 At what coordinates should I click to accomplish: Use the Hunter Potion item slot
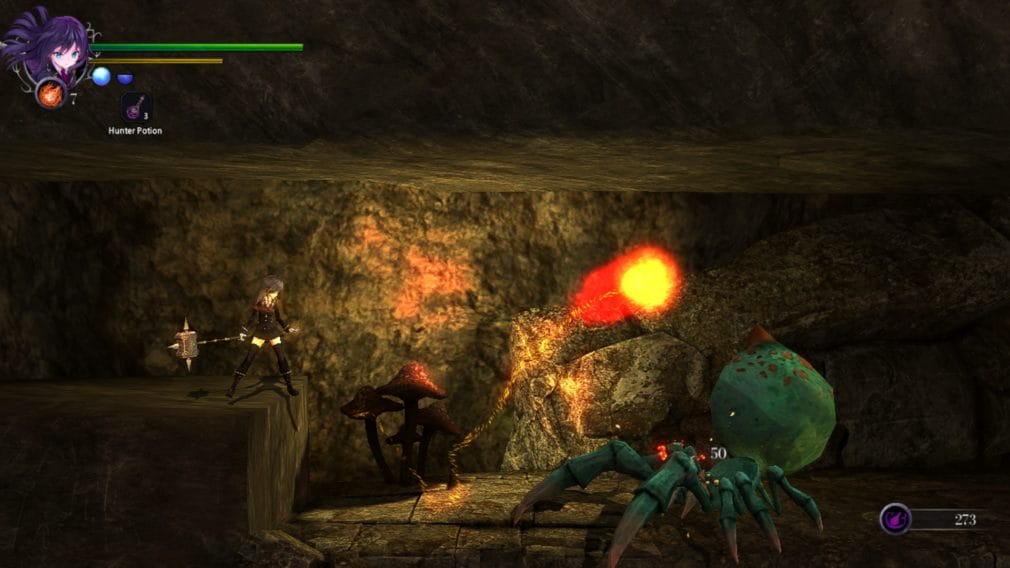(x=135, y=107)
